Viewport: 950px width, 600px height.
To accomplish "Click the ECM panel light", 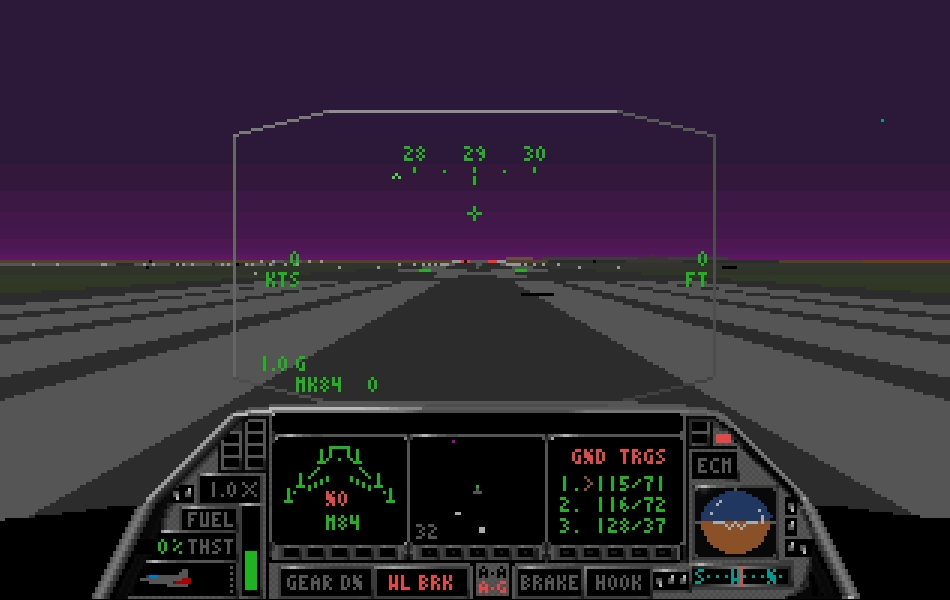I will coord(714,466).
